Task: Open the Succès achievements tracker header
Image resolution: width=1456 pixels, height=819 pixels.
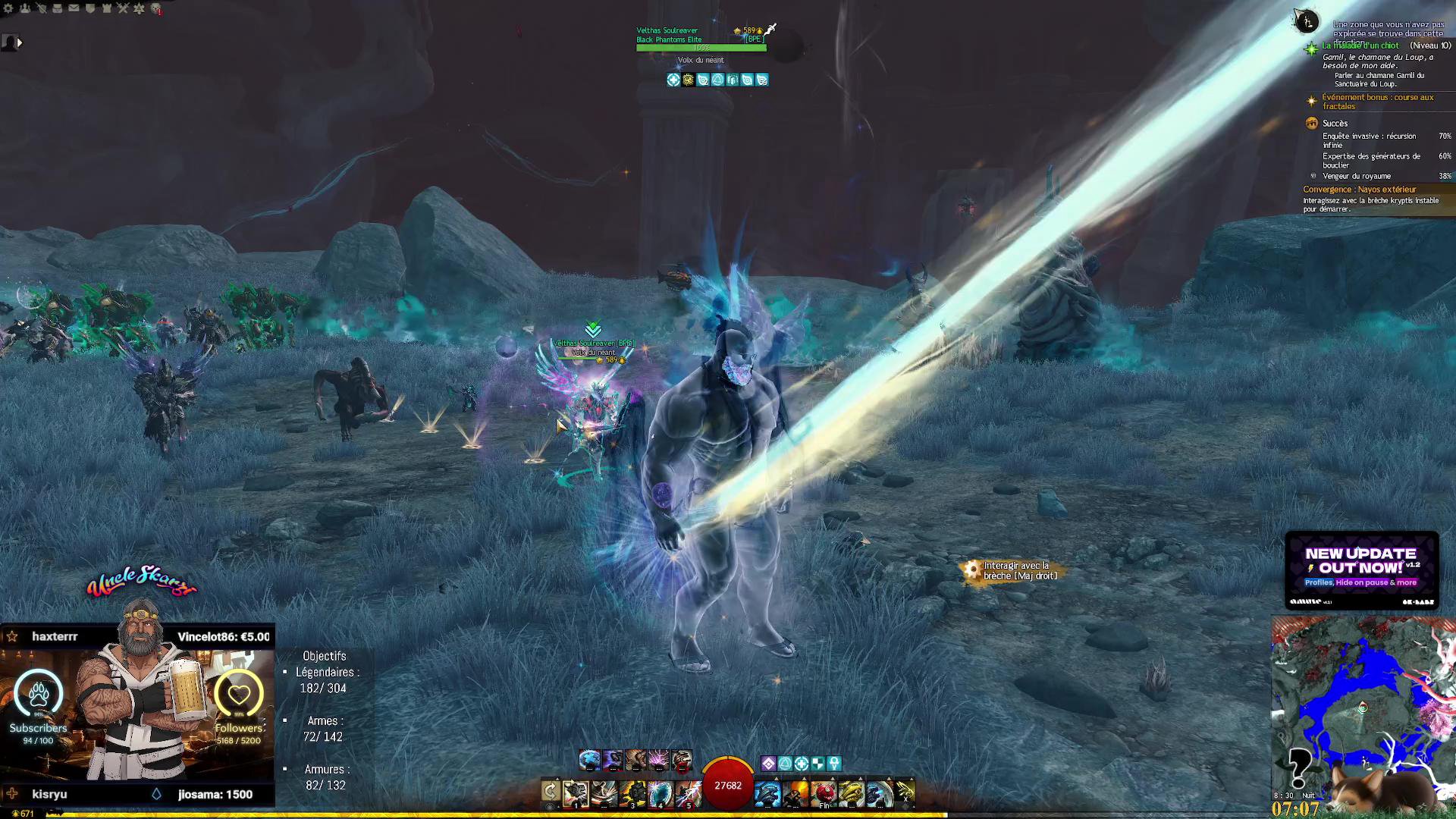Action: click(1335, 124)
